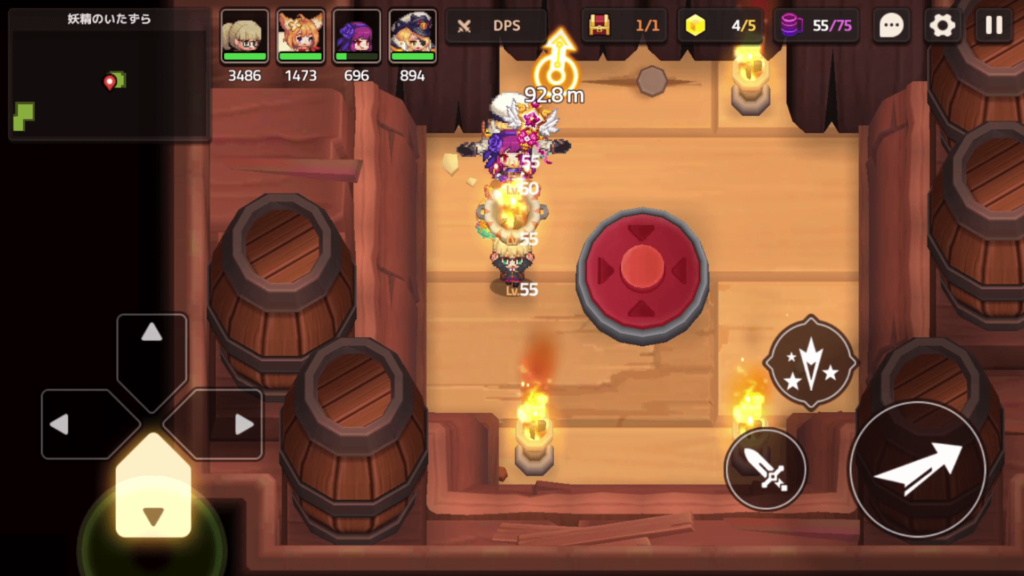1024x576 pixels.
Task: Select the fox-eared hero portrait with 1473 HP
Action: (x=300, y=37)
